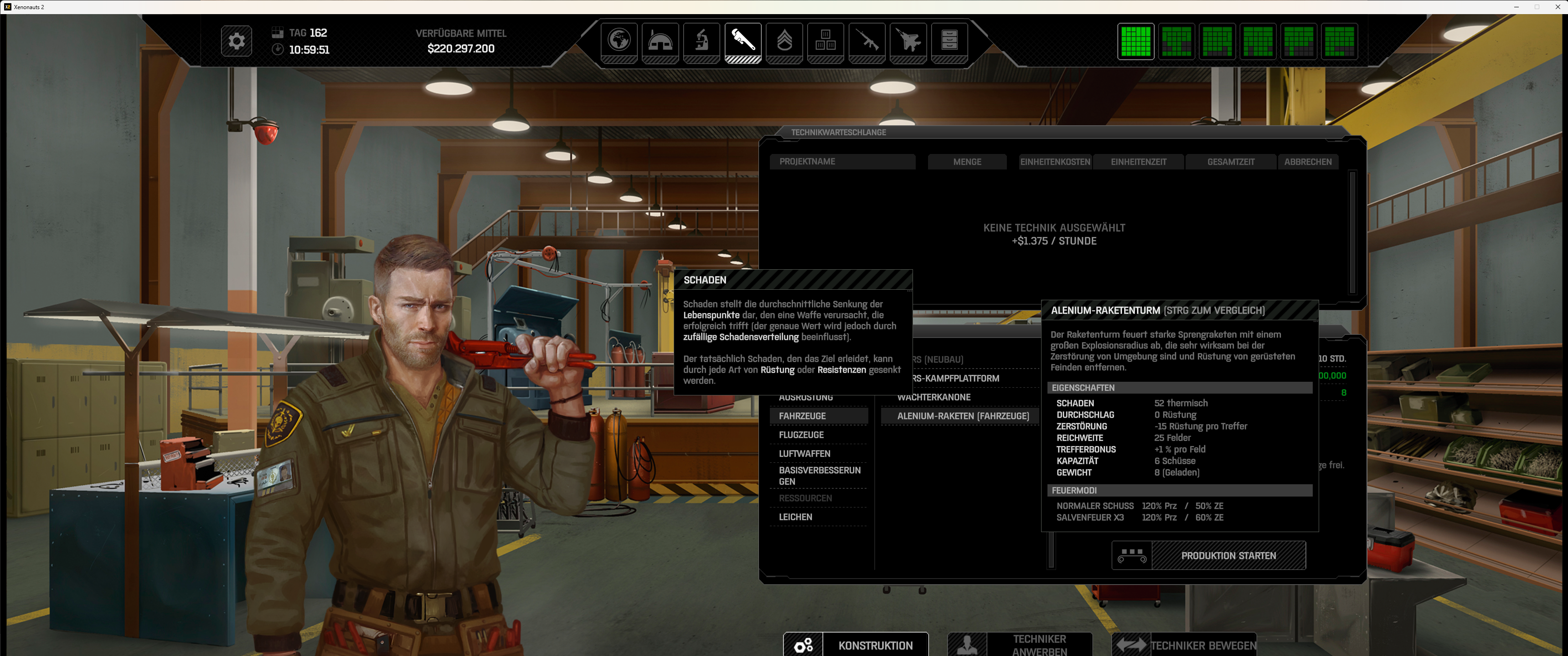The height and width of the screenshot is (656, 1568).
Task: Select the wrench engineering tab
Action: (743, 41)
